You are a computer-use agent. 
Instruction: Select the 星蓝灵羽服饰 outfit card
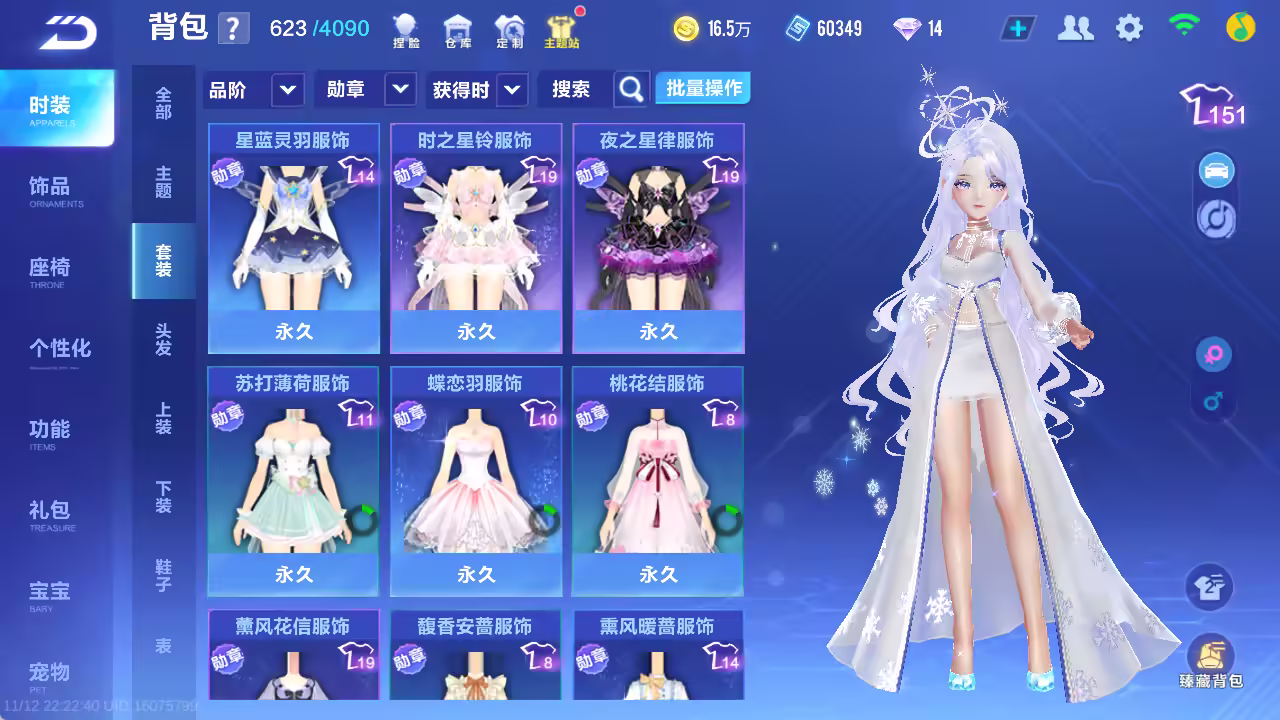pos(294,238)
